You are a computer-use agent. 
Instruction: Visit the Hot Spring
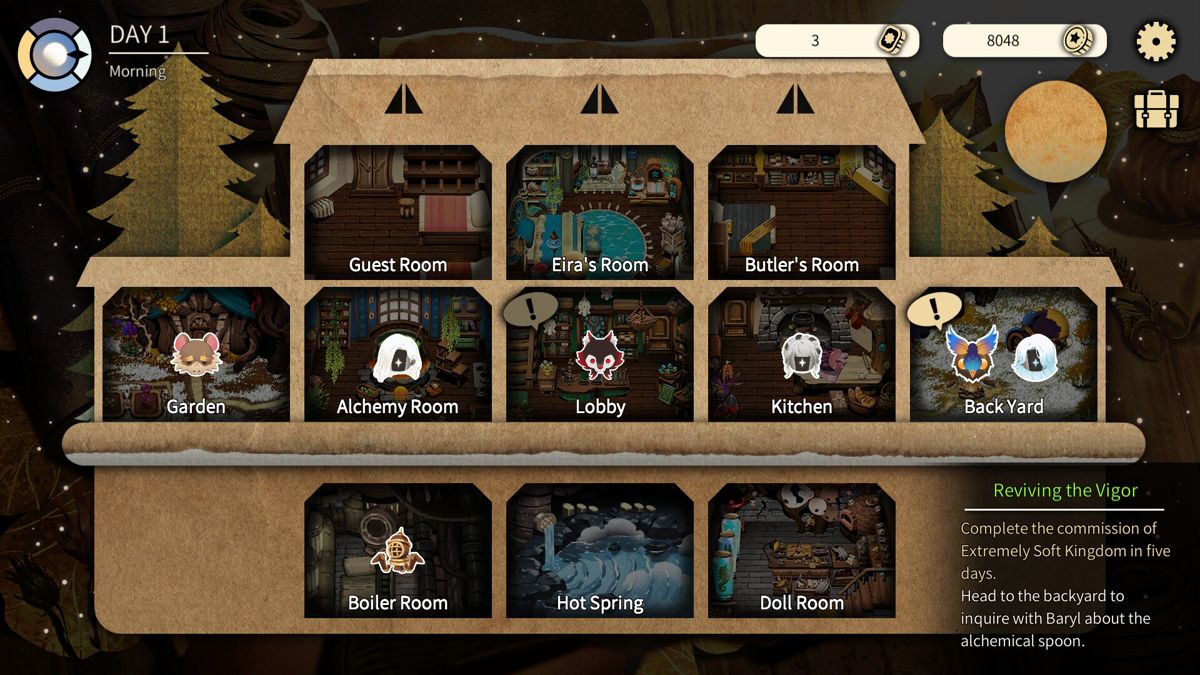pyautogui.click(x=600, y=551)
